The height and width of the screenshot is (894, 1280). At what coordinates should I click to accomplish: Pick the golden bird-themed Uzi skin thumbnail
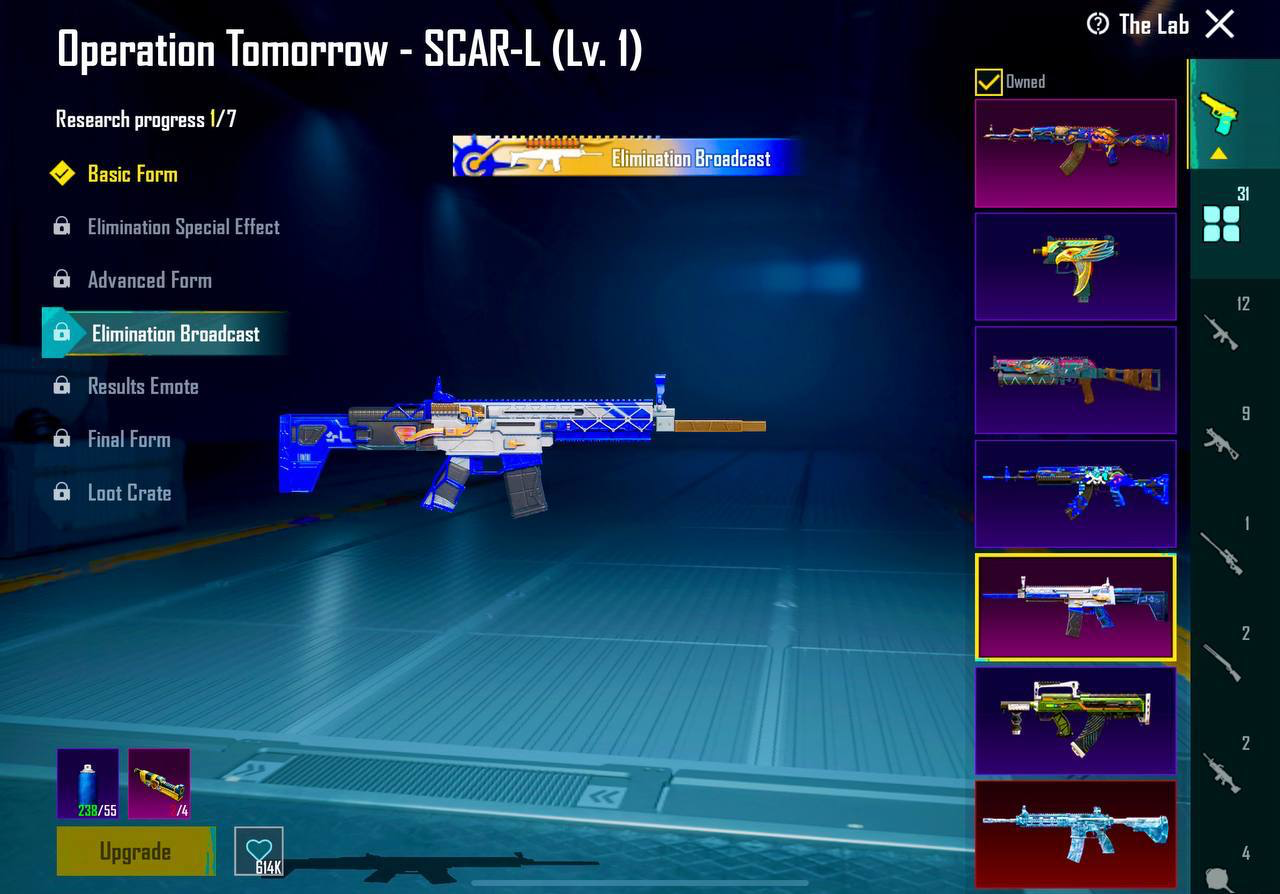[1075, 266]
